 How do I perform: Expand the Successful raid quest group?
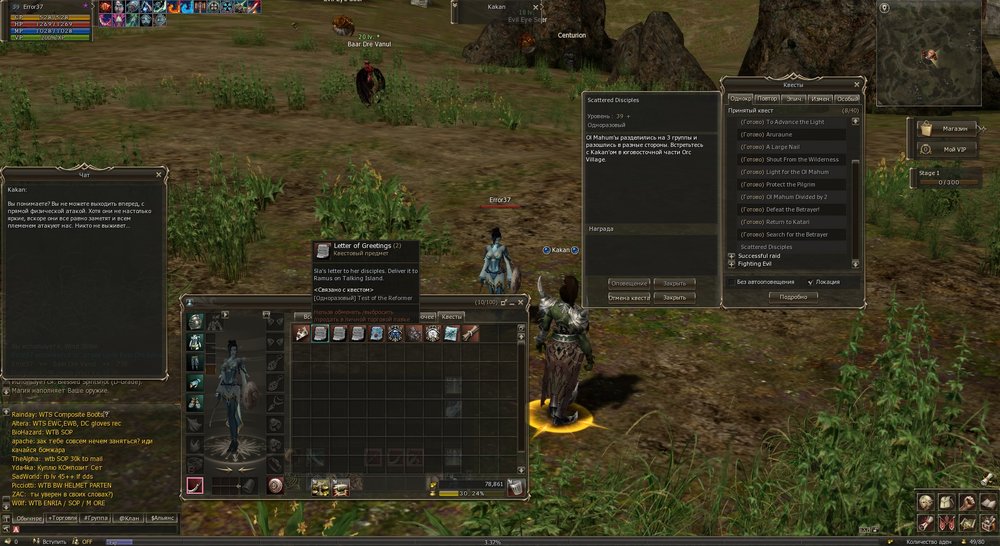click(x=731, y=256)
